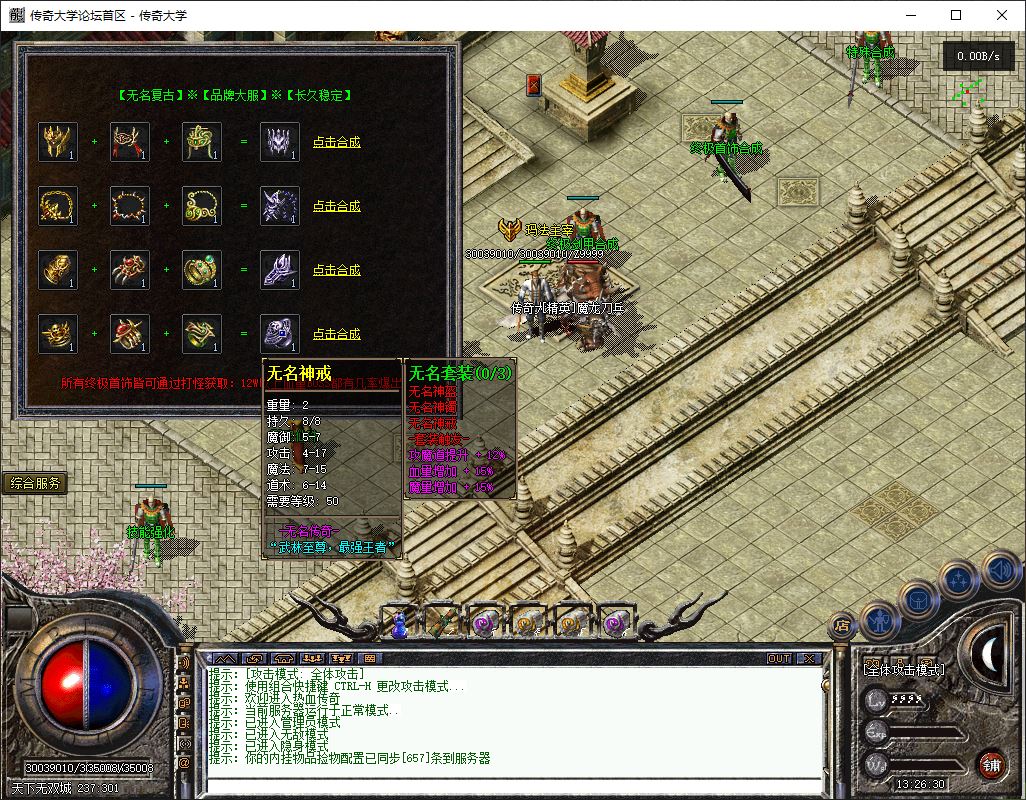Click the 点击合成 link beside the silver bracelet
This screenshot has width=1026, height=800.
pos(336,270)
